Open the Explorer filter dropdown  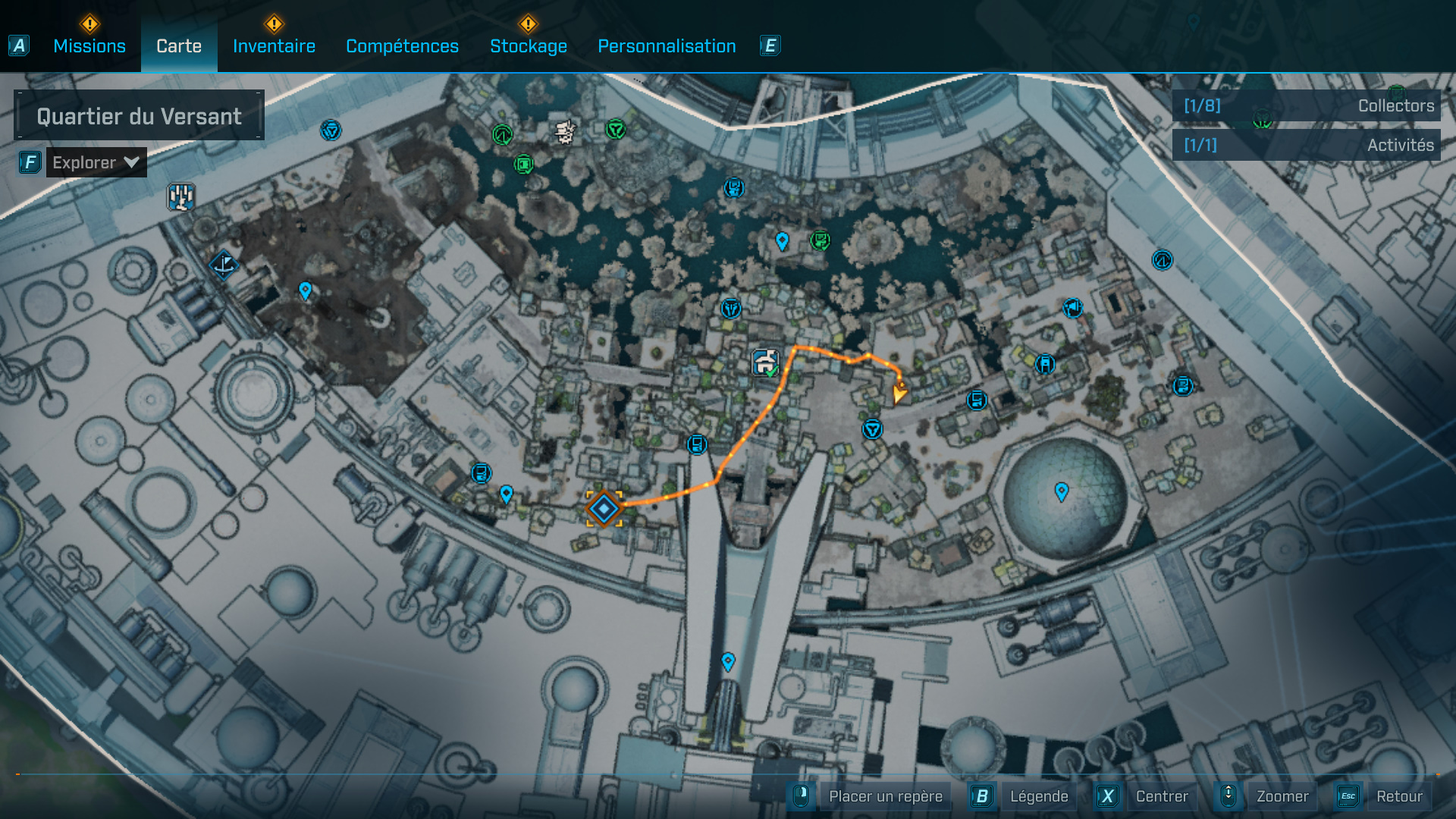[x=96, y=162]
